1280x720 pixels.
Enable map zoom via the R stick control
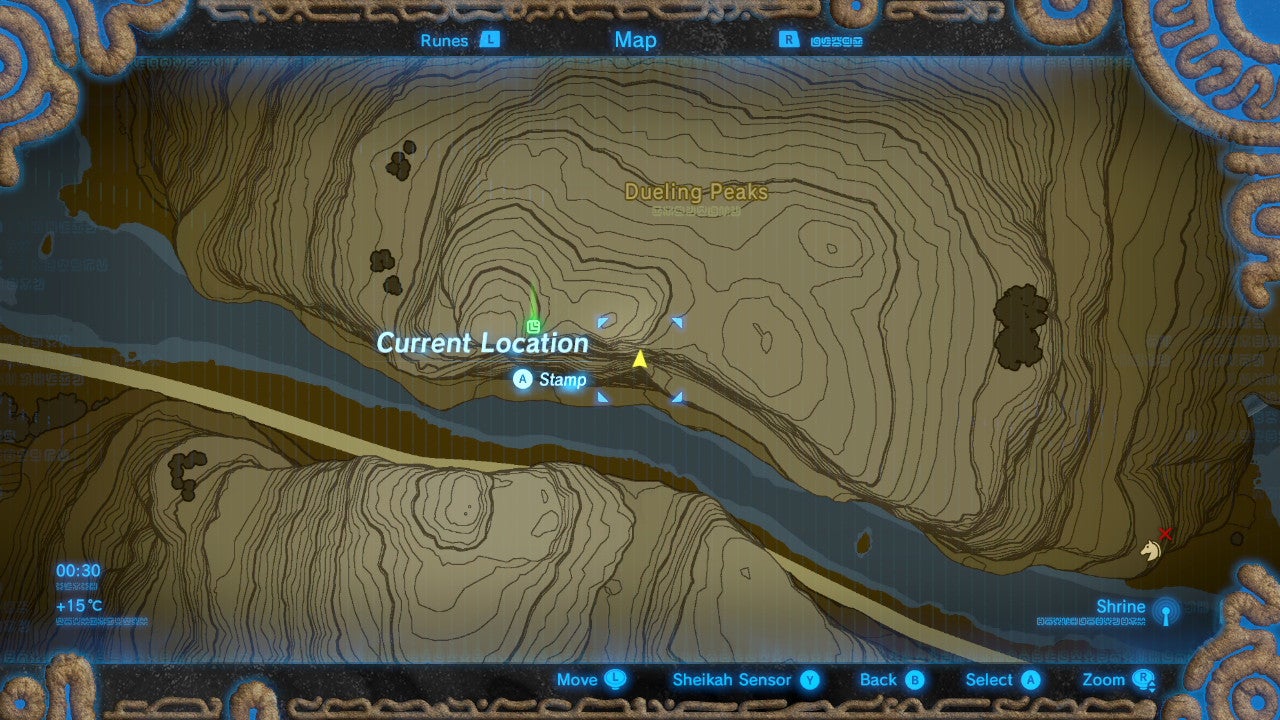(1146, 679)
